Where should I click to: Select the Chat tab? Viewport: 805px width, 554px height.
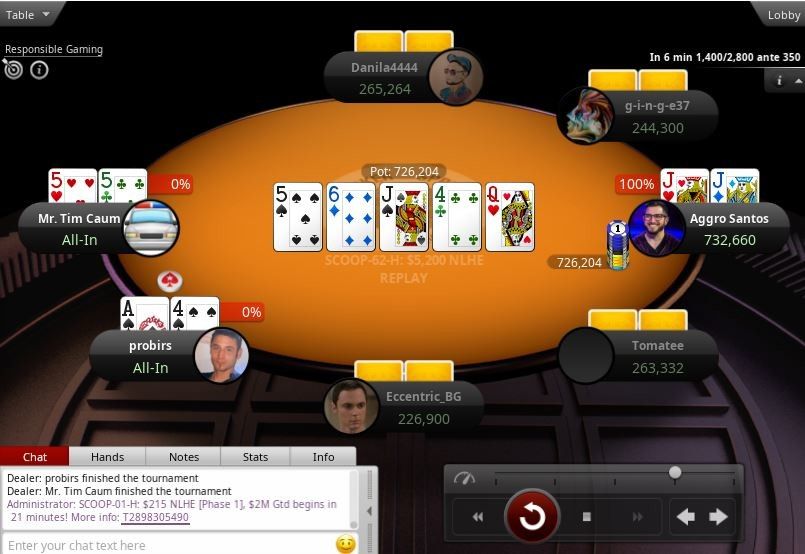click(x=35, y=457)
